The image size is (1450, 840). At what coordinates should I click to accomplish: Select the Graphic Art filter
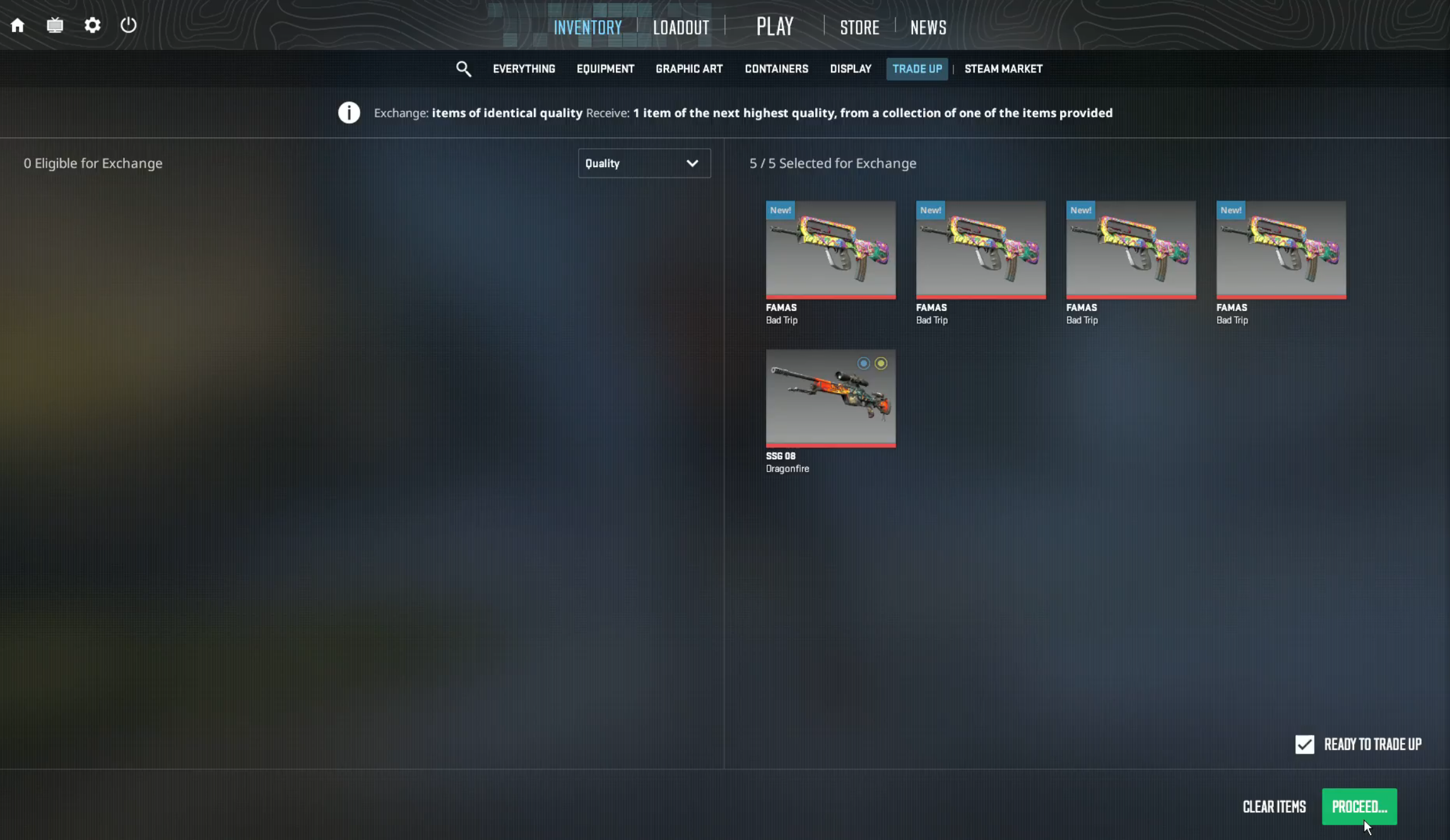tap(688, 69)
